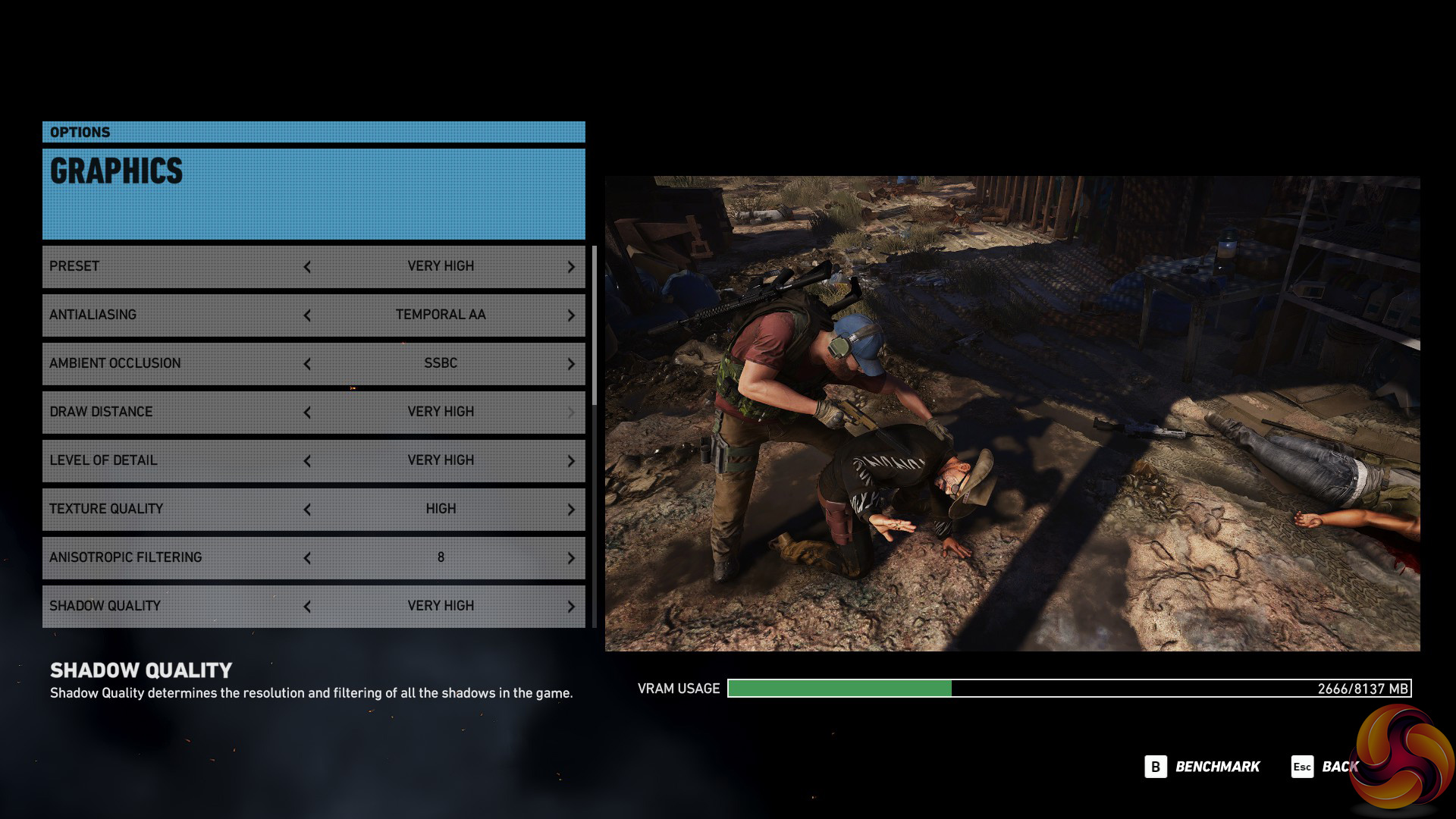
Task: Go Back from the Graphics options
Action: point(1326,767)
